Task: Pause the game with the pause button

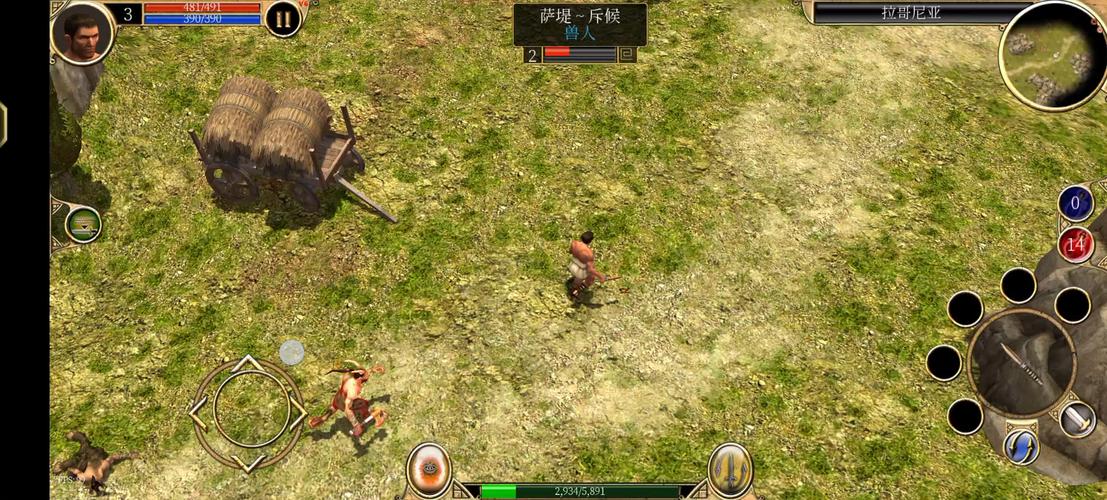Action: pyautogui.click(x=283, y=18)
